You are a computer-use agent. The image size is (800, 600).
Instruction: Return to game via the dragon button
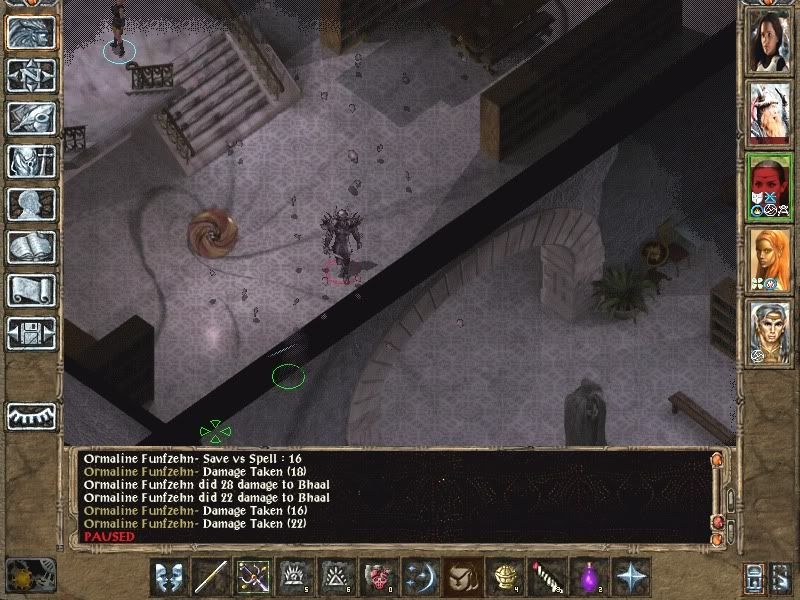point(31,33)
